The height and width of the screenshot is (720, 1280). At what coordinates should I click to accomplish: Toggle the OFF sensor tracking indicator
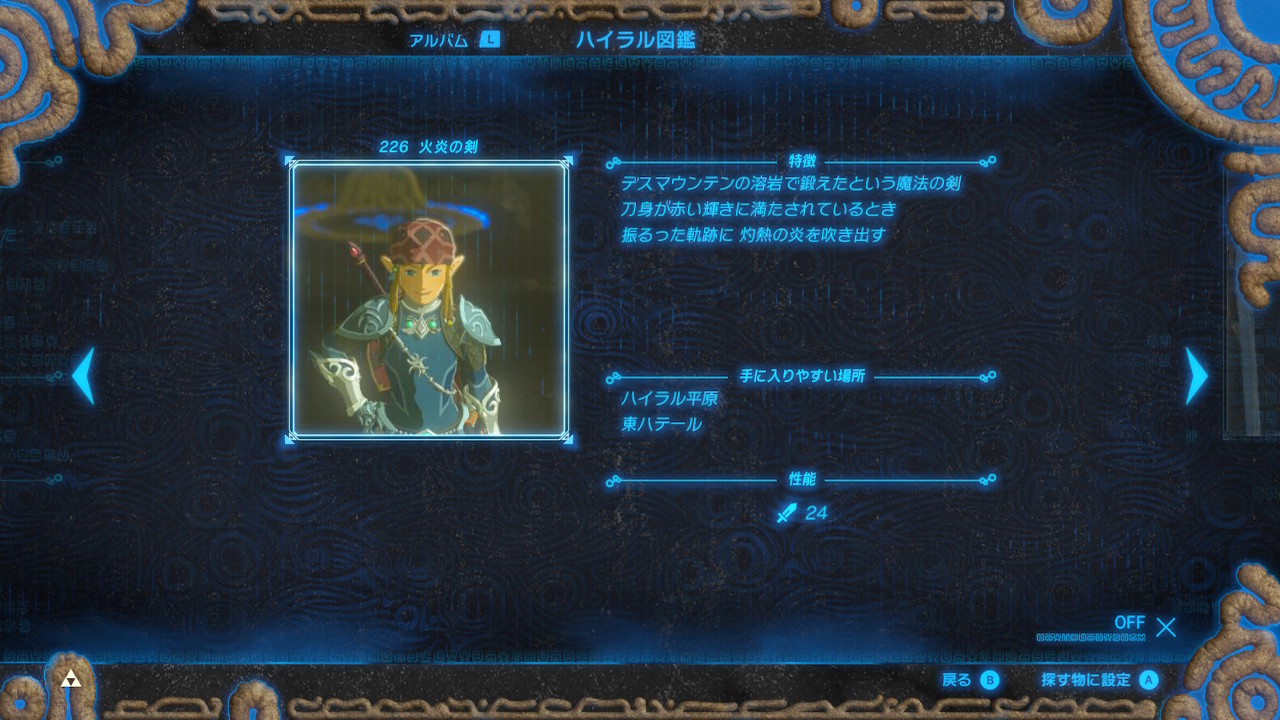(x=1129, y=623)
